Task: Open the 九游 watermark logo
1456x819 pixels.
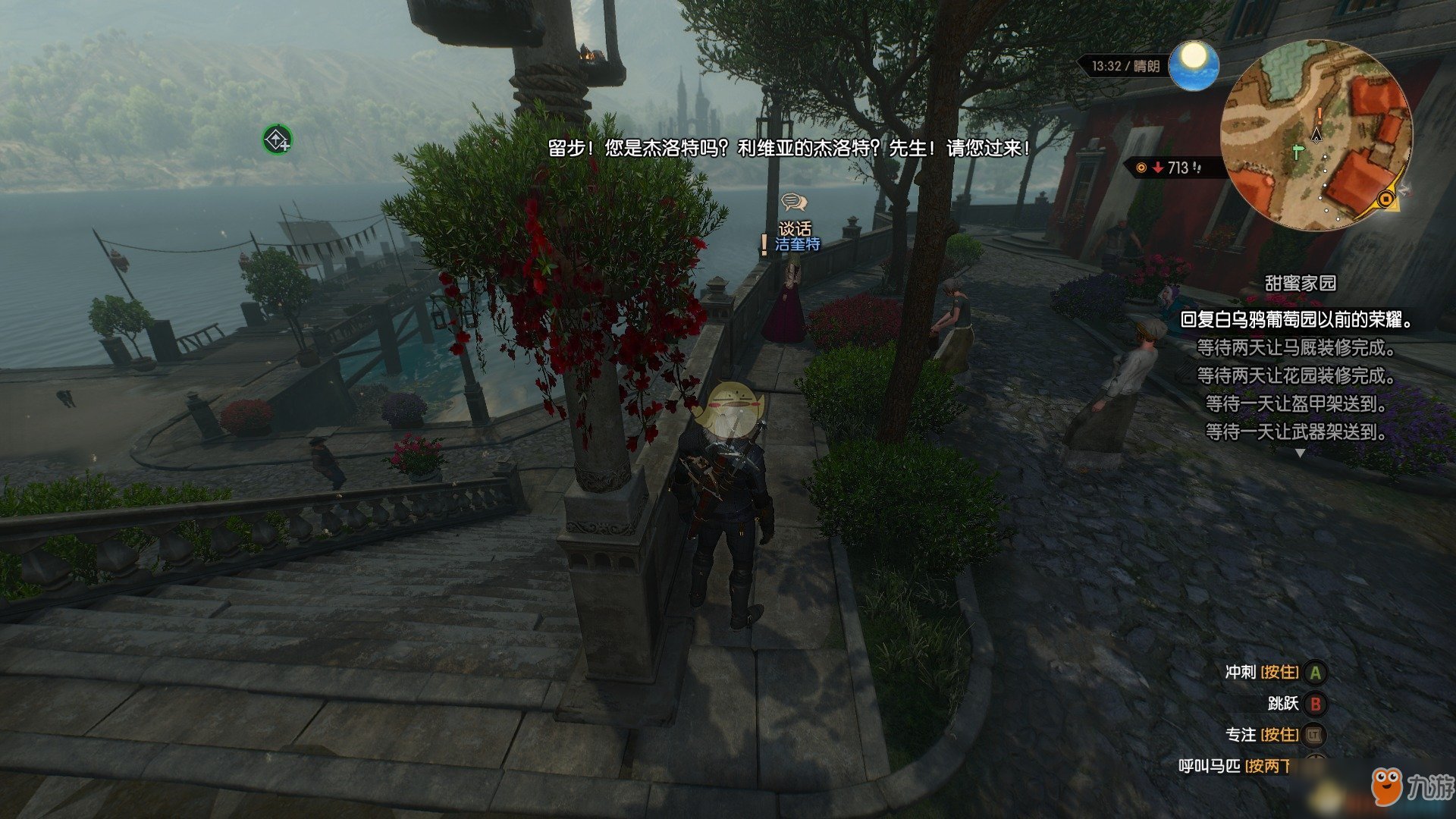Action: 1412,787
